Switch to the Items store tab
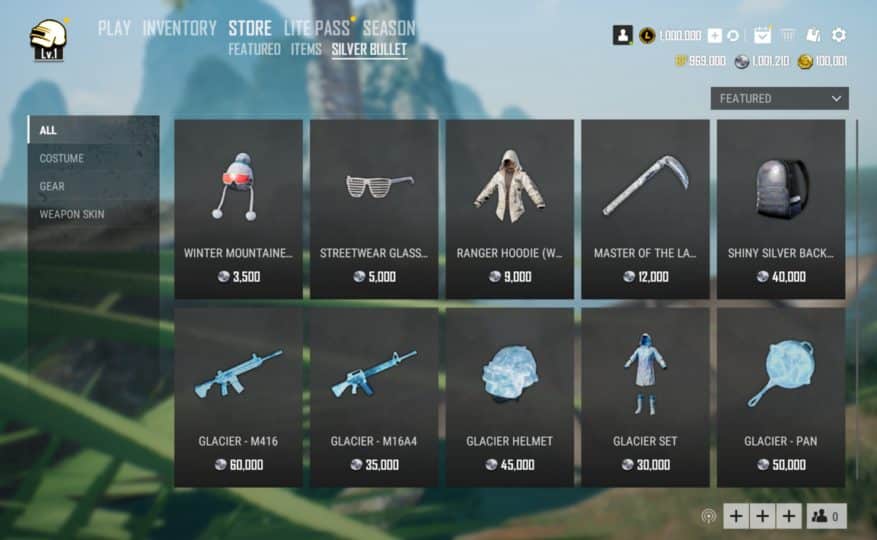The height and width of the screenshot is (540, 877). [x=306, y=49]
